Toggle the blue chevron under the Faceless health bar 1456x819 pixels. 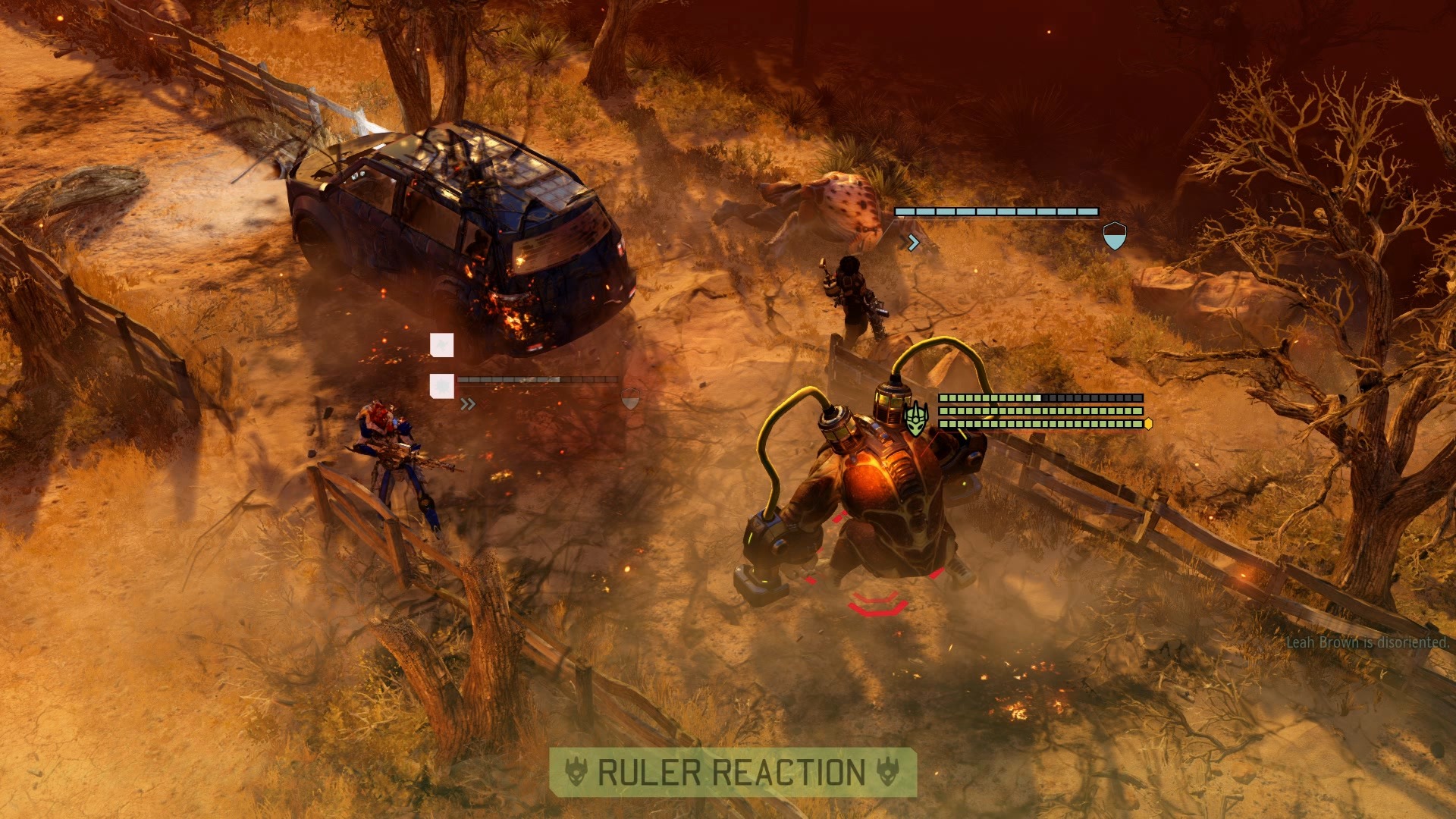(x=913, y=242)
